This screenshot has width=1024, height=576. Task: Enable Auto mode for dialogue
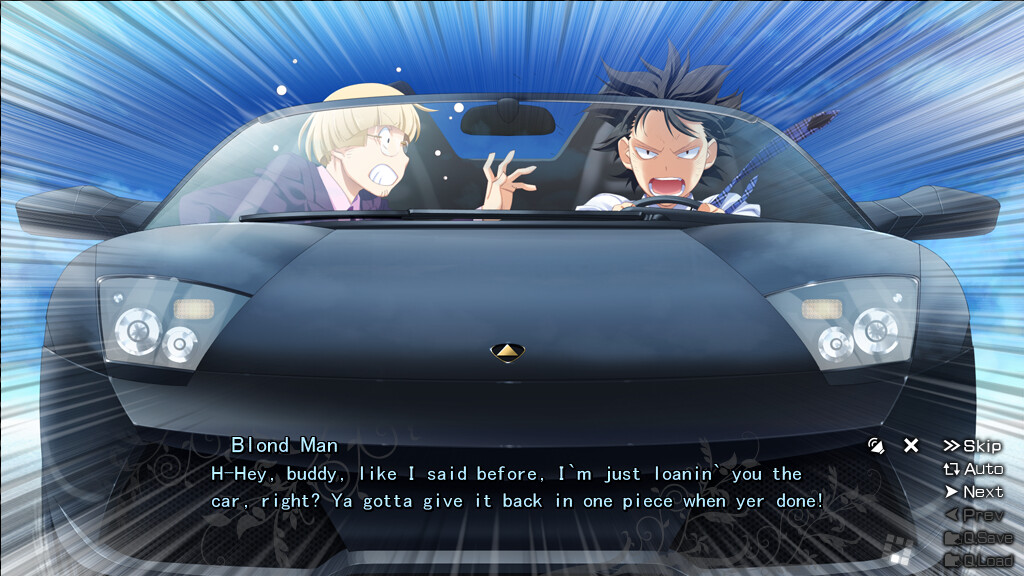tap(973, 469)
